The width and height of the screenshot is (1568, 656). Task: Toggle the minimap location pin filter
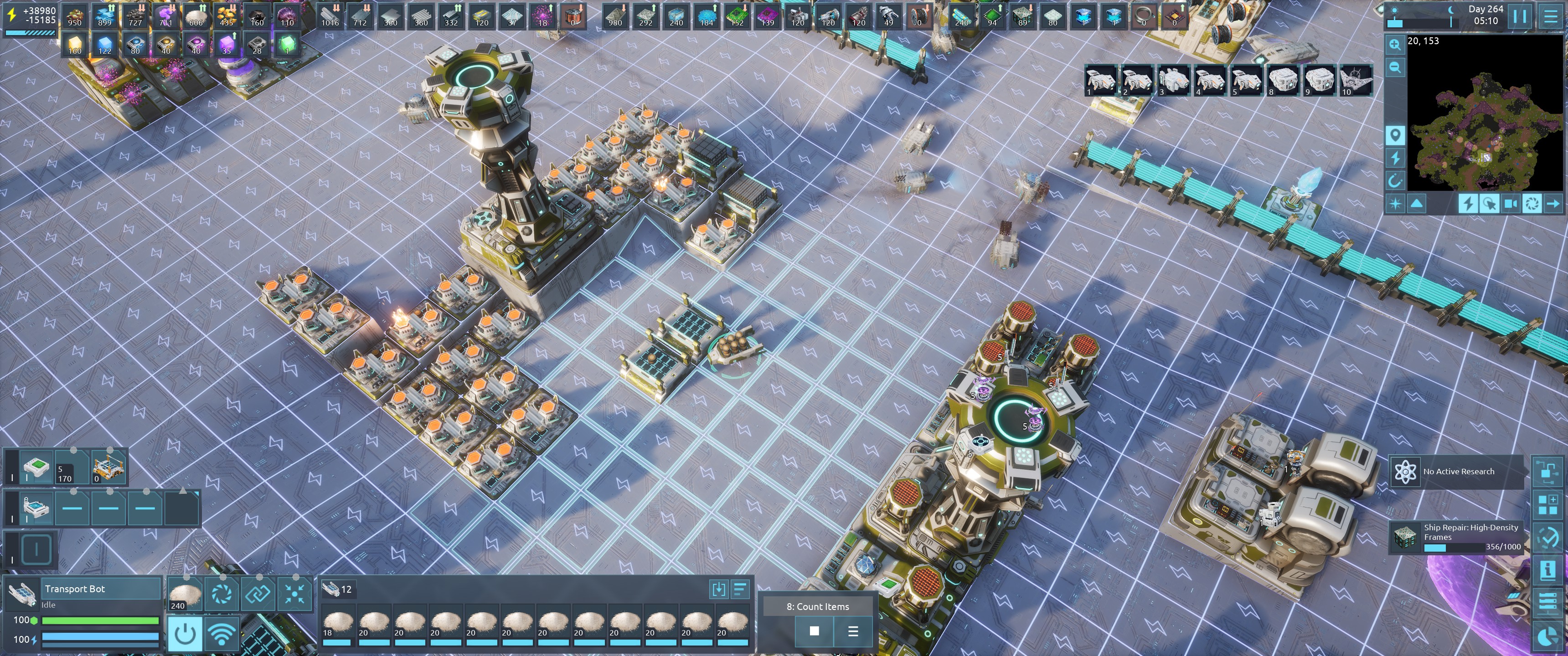[x=1394, y=135]
